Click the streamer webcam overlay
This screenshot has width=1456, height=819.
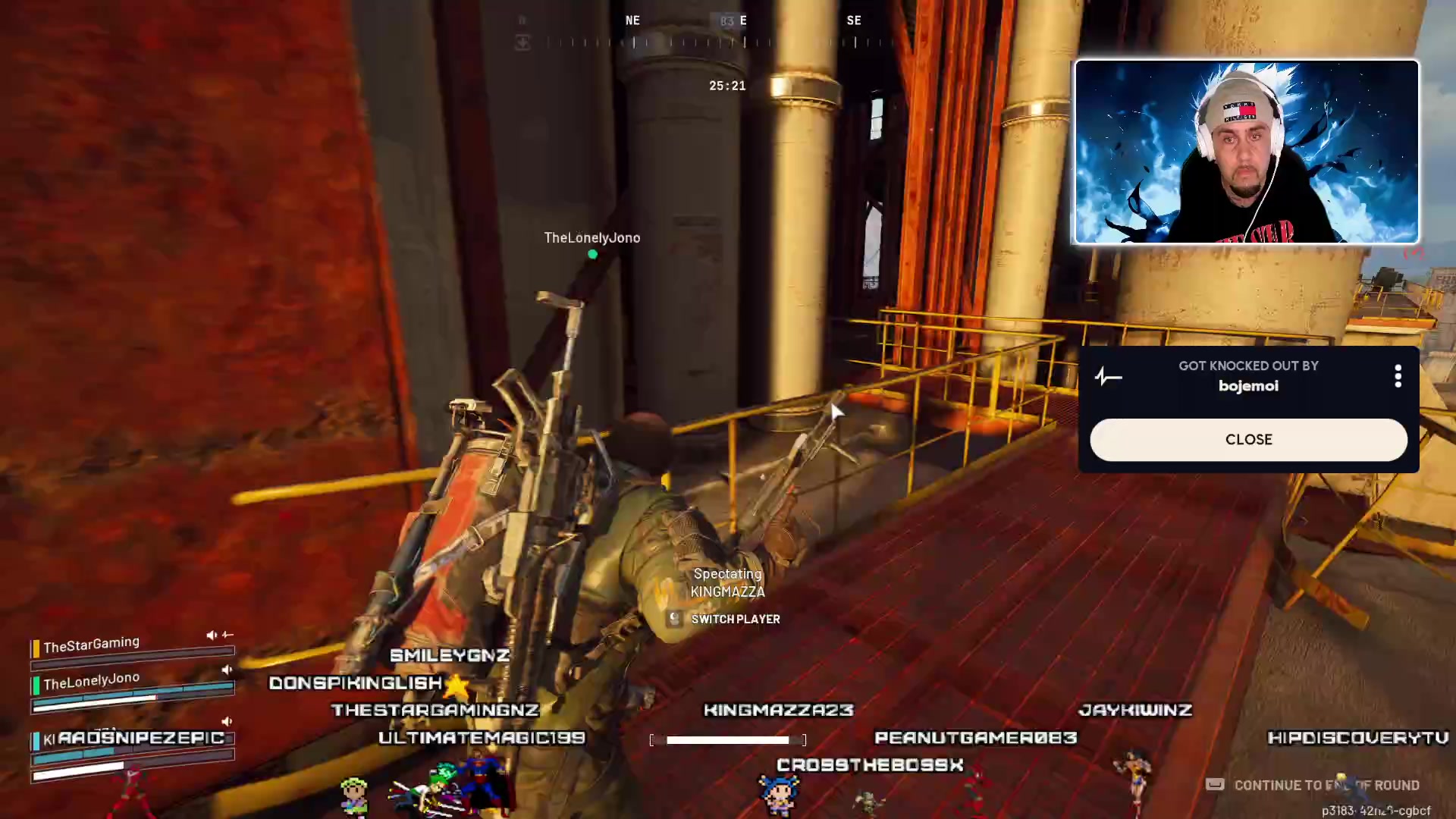click(x=1246, y=152)
